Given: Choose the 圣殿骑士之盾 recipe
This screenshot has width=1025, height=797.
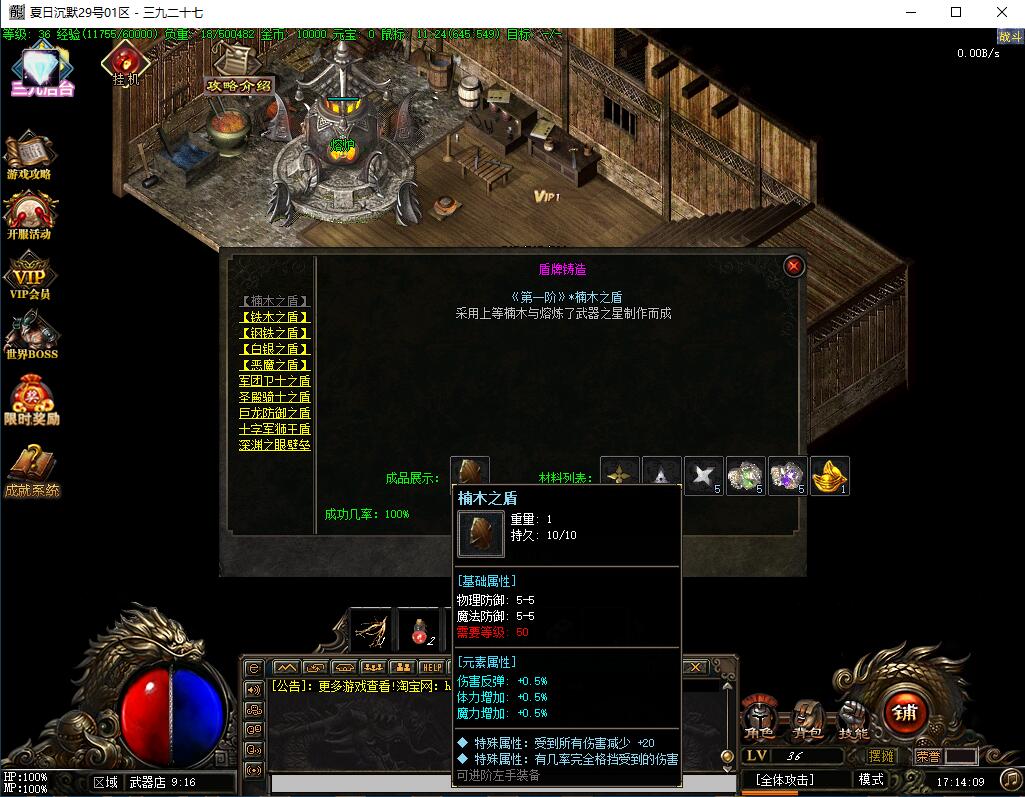Looking at the screenshot, I should point(275,397).
